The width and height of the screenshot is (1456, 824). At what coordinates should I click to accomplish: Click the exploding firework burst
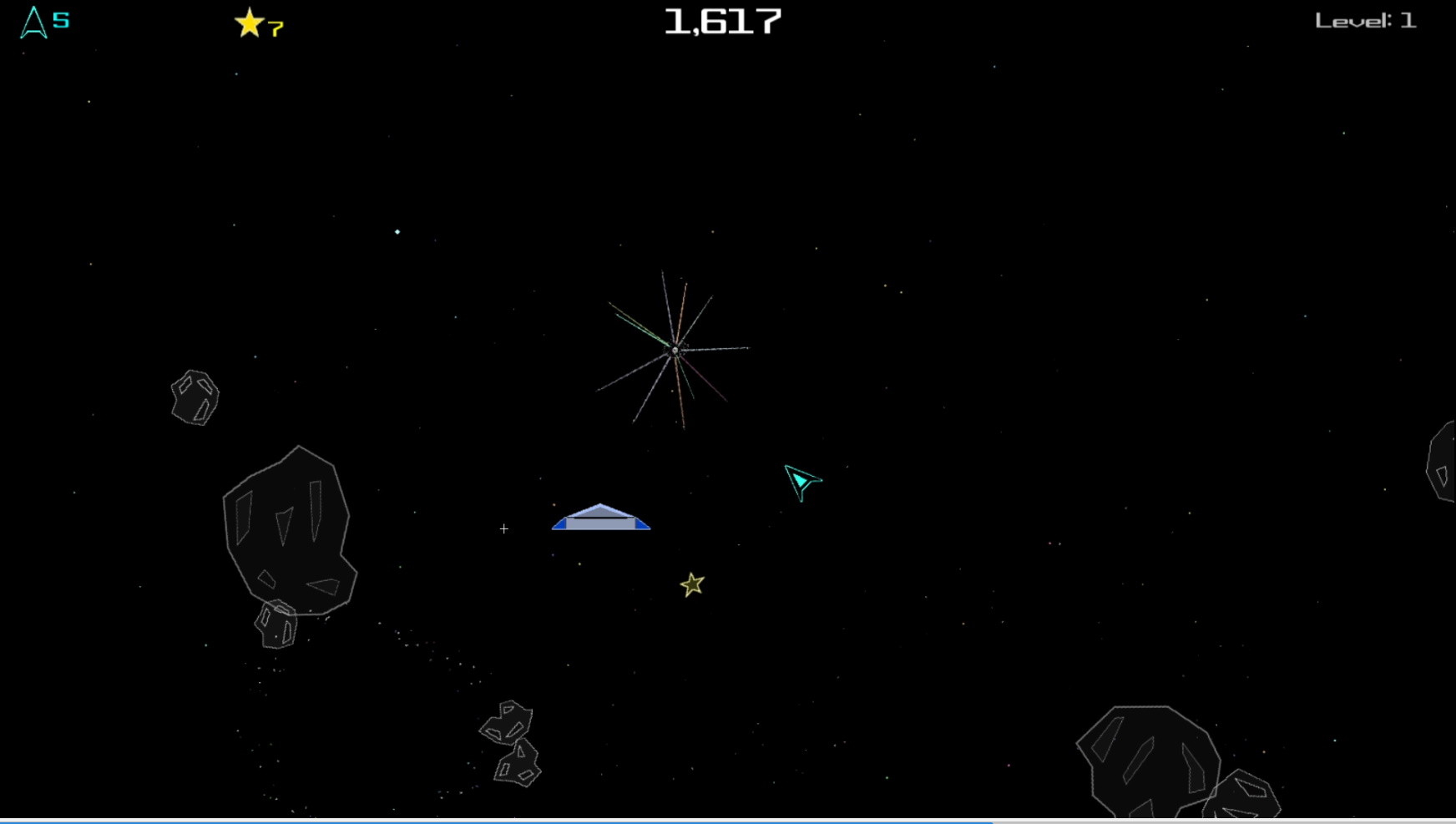tap(675, 351)
